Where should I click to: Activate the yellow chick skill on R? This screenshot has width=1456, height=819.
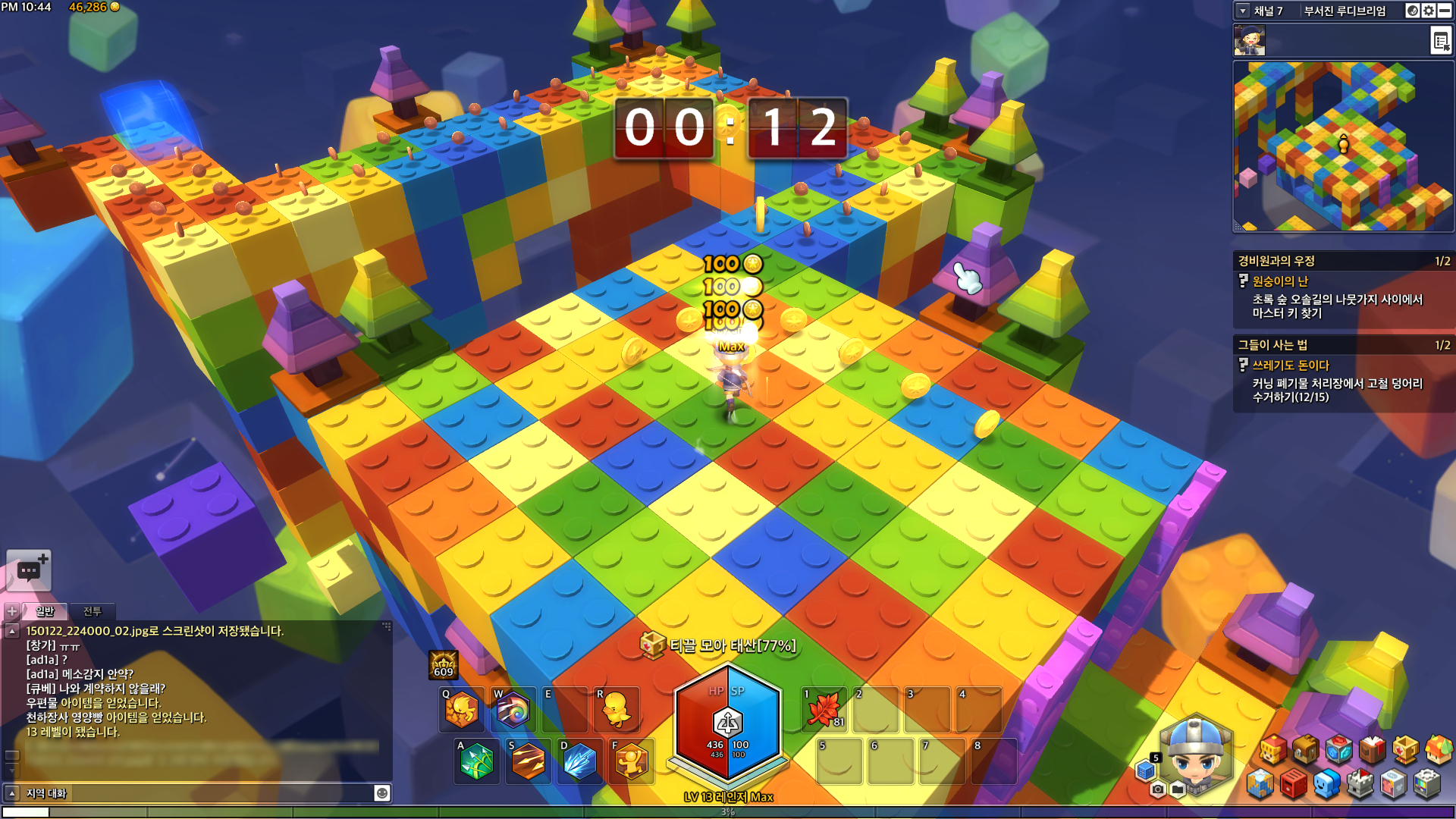(x=616, y=710)
